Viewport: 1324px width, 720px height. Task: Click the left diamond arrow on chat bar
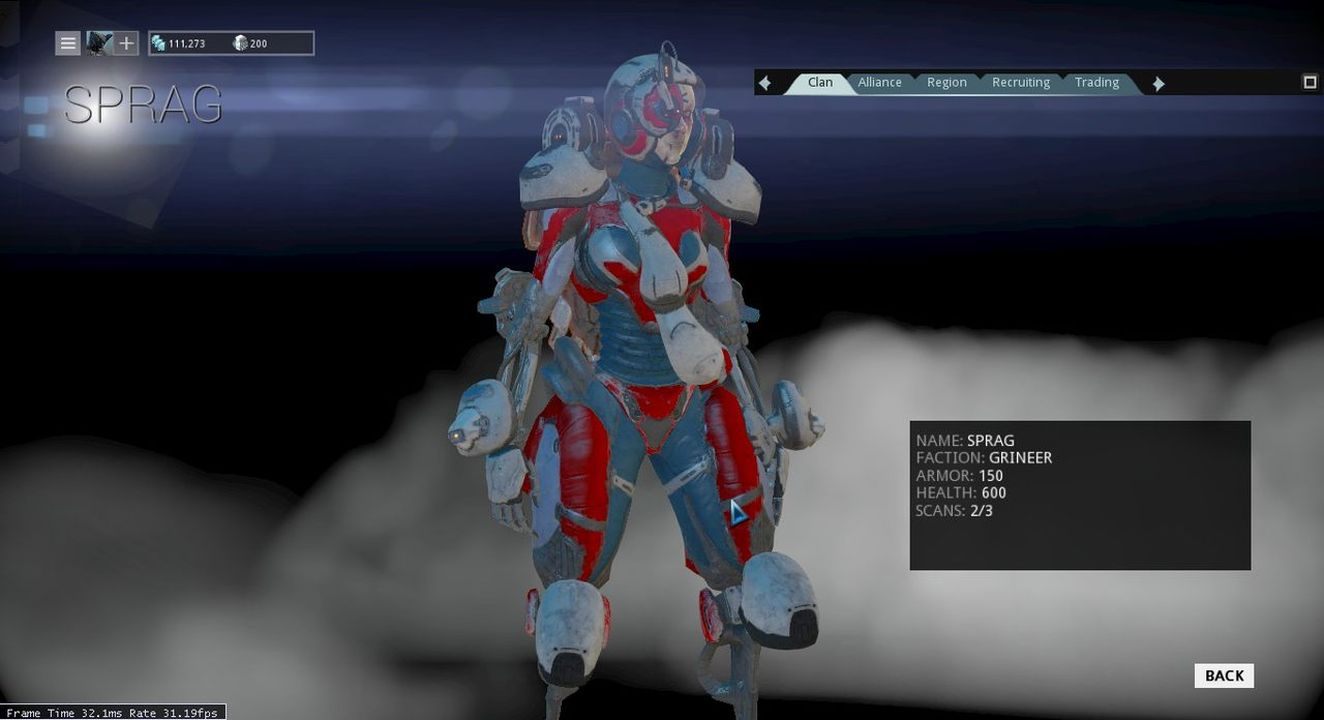pos(764,82)
